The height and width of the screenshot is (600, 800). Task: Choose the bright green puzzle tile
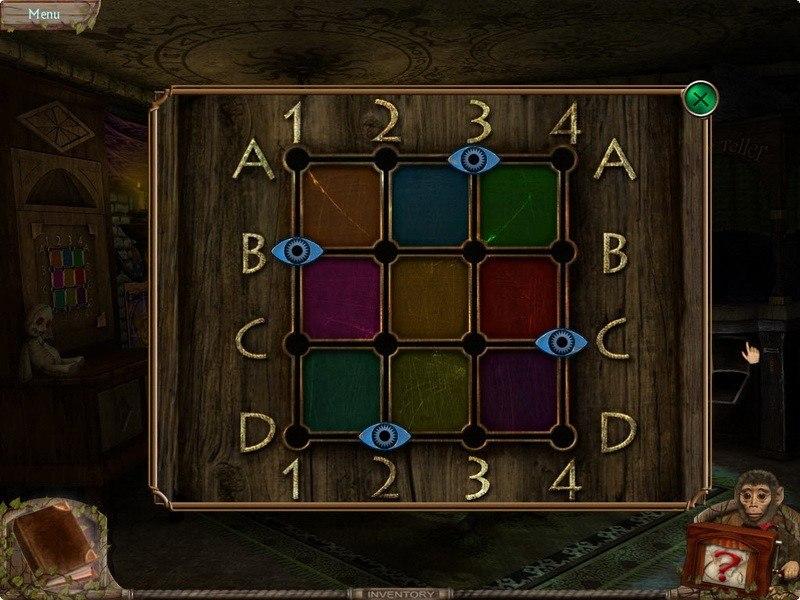point(519,205)
